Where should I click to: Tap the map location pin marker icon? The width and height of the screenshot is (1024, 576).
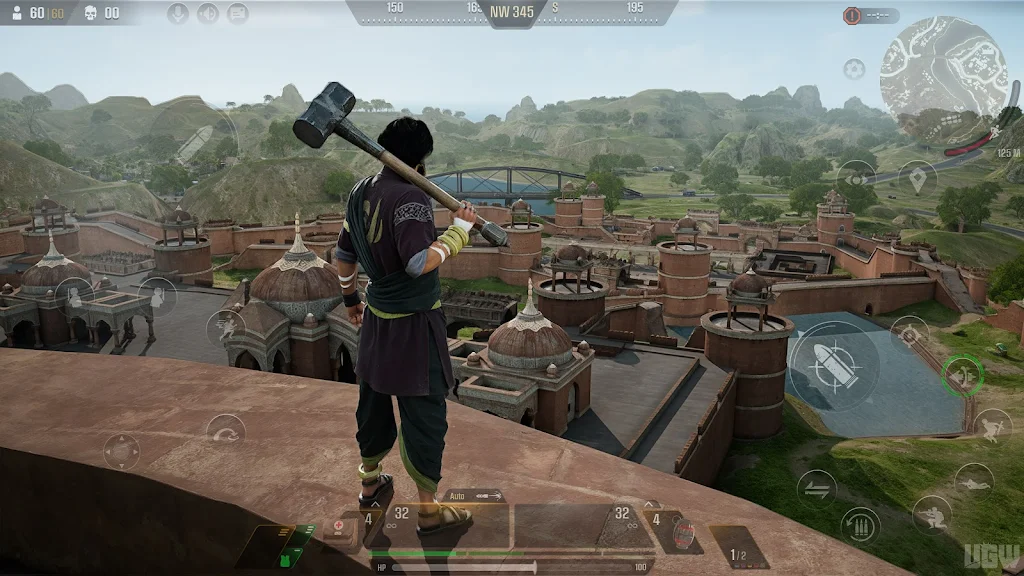click(916, 178)
